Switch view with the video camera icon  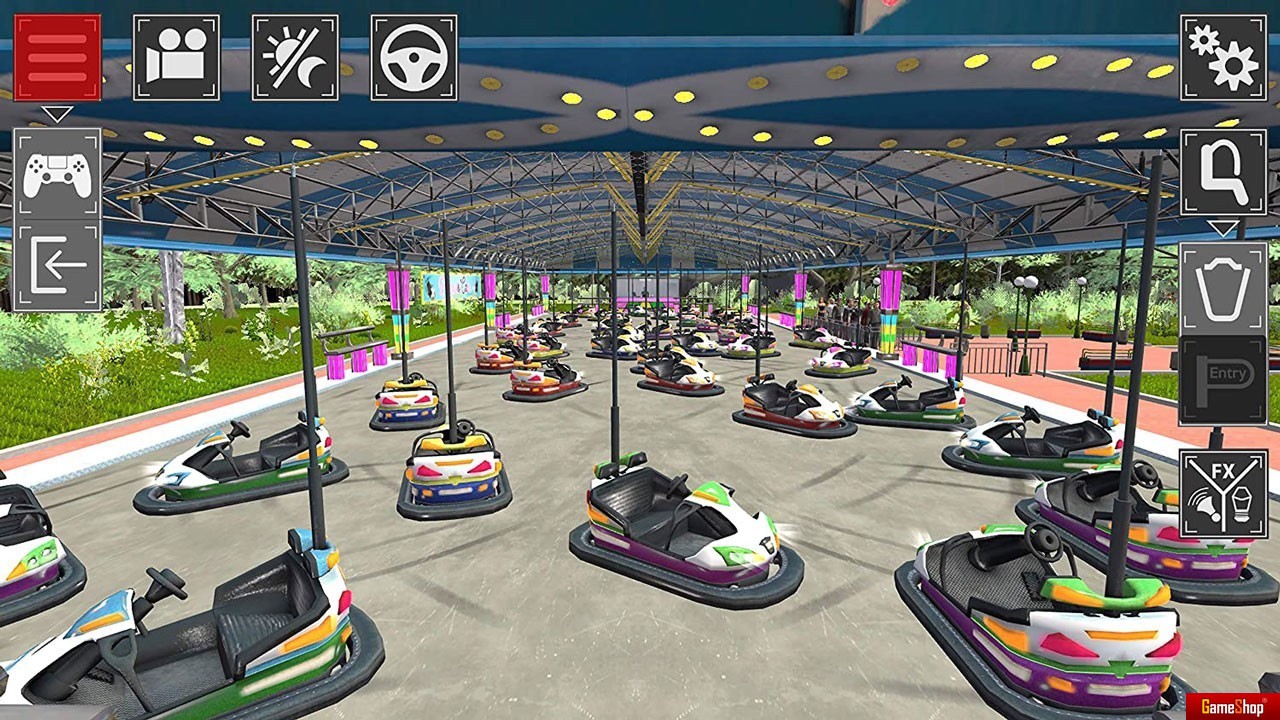pyautogui.click(x=176, y=57)
